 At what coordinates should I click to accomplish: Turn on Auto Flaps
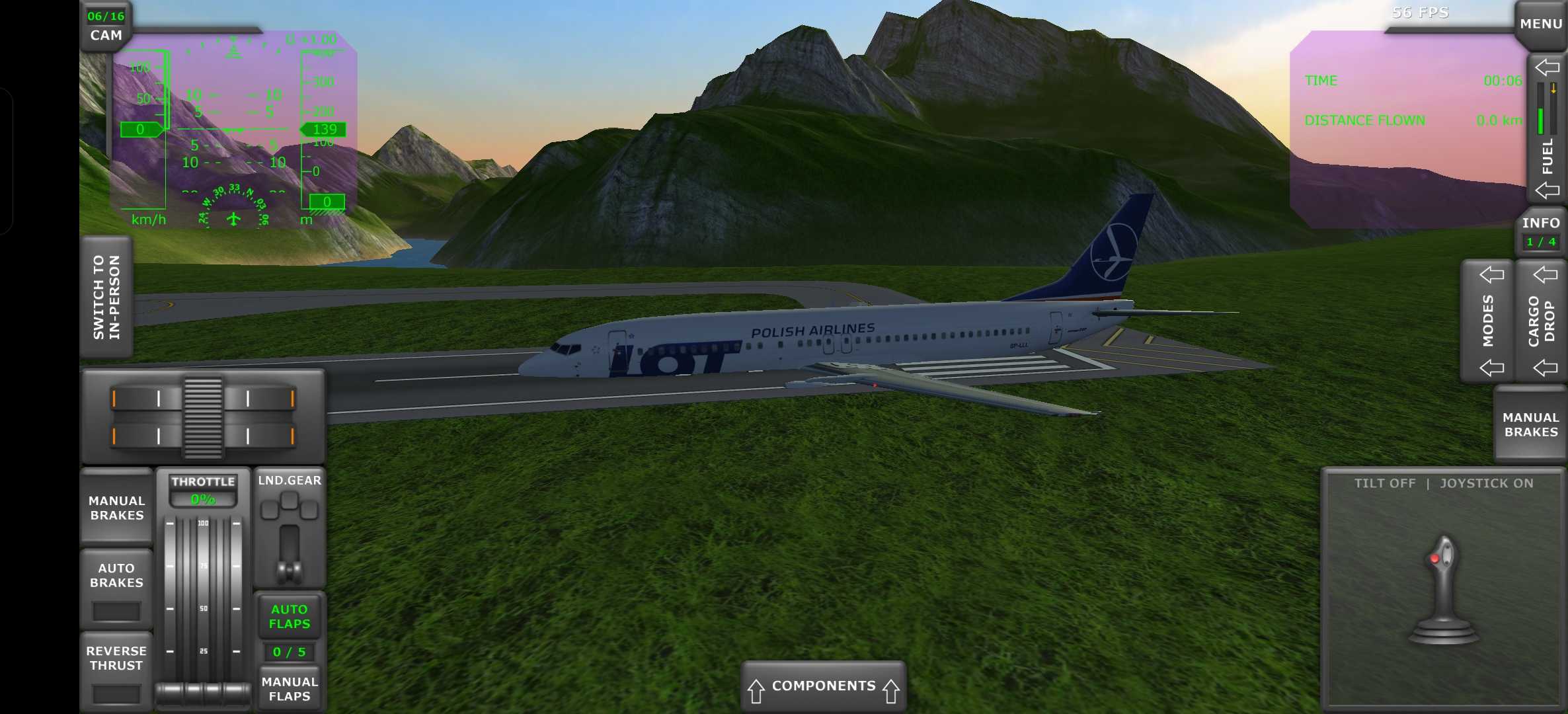[x=289, y=616]
